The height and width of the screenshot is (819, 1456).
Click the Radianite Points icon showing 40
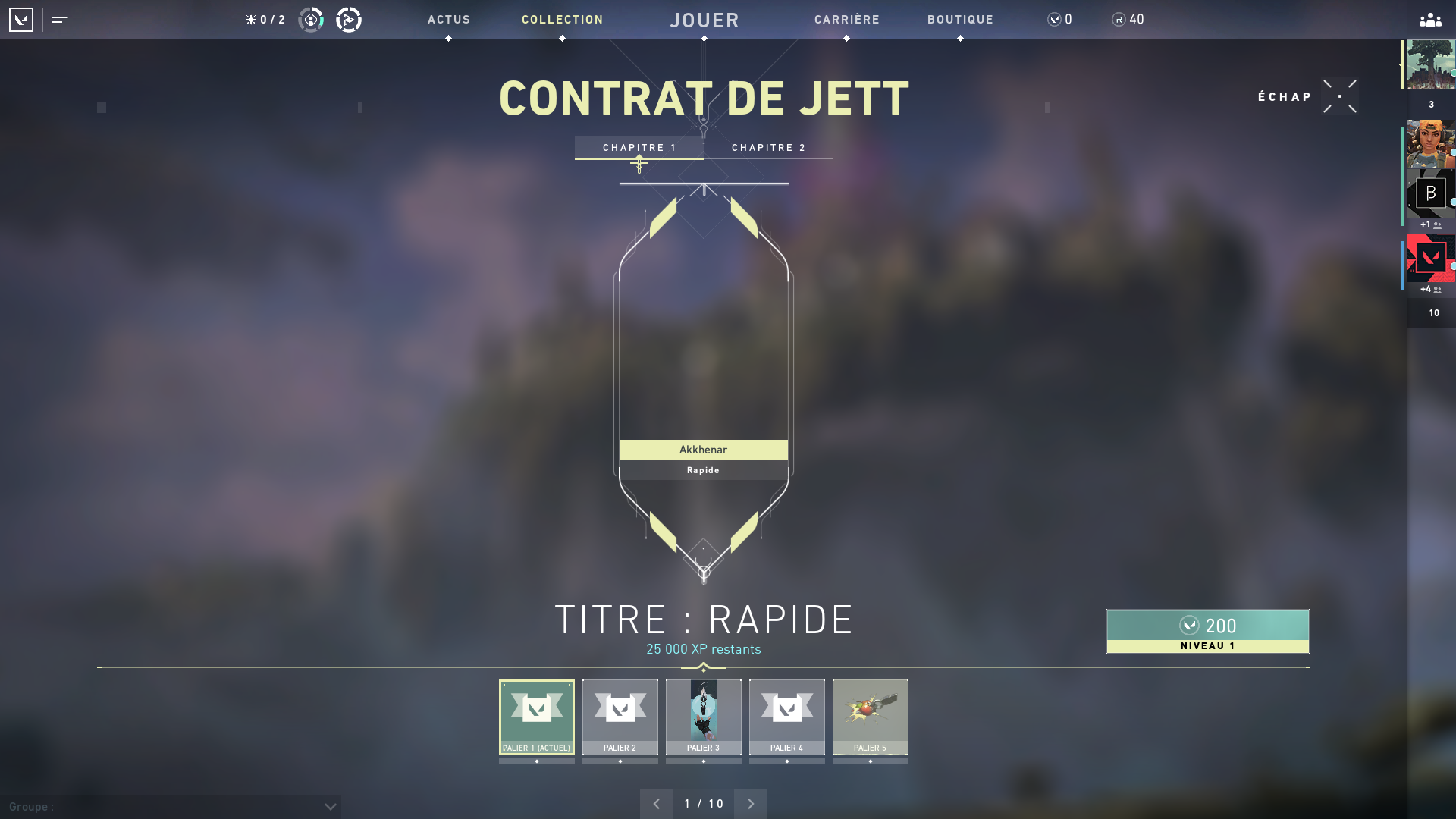[1118, 20]
